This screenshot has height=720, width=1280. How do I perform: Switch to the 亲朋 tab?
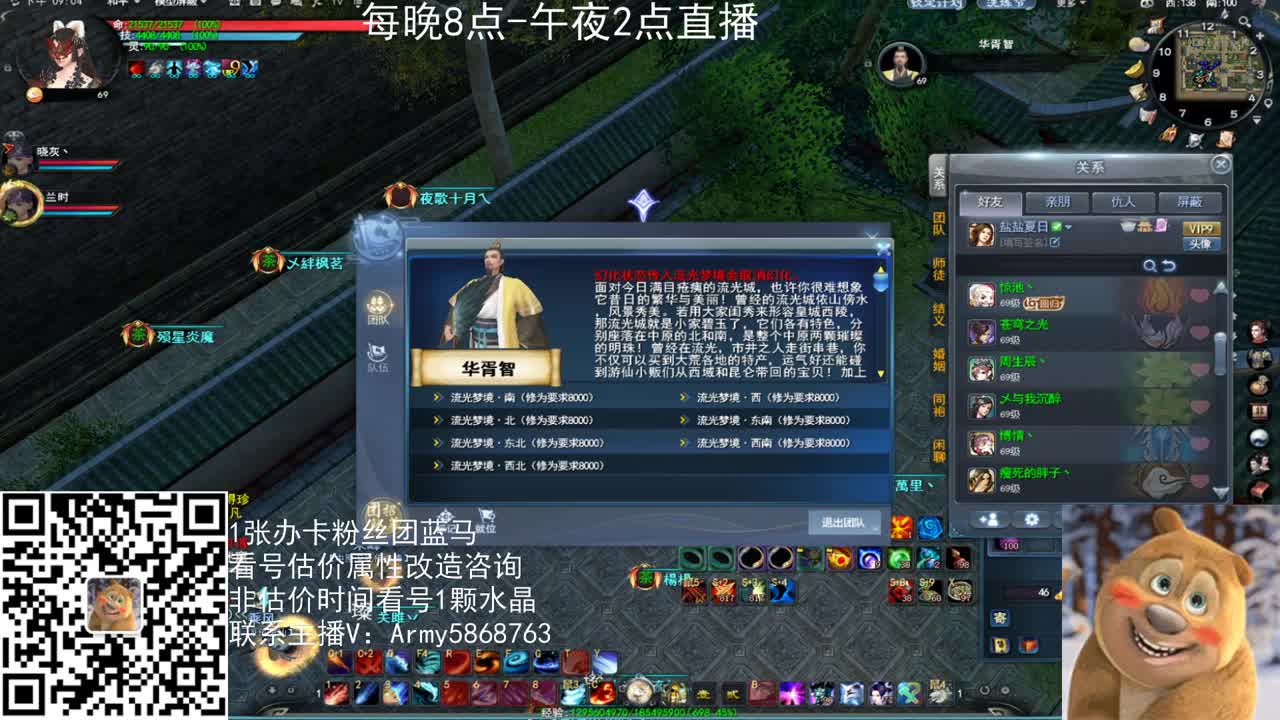click(1059, 202)
